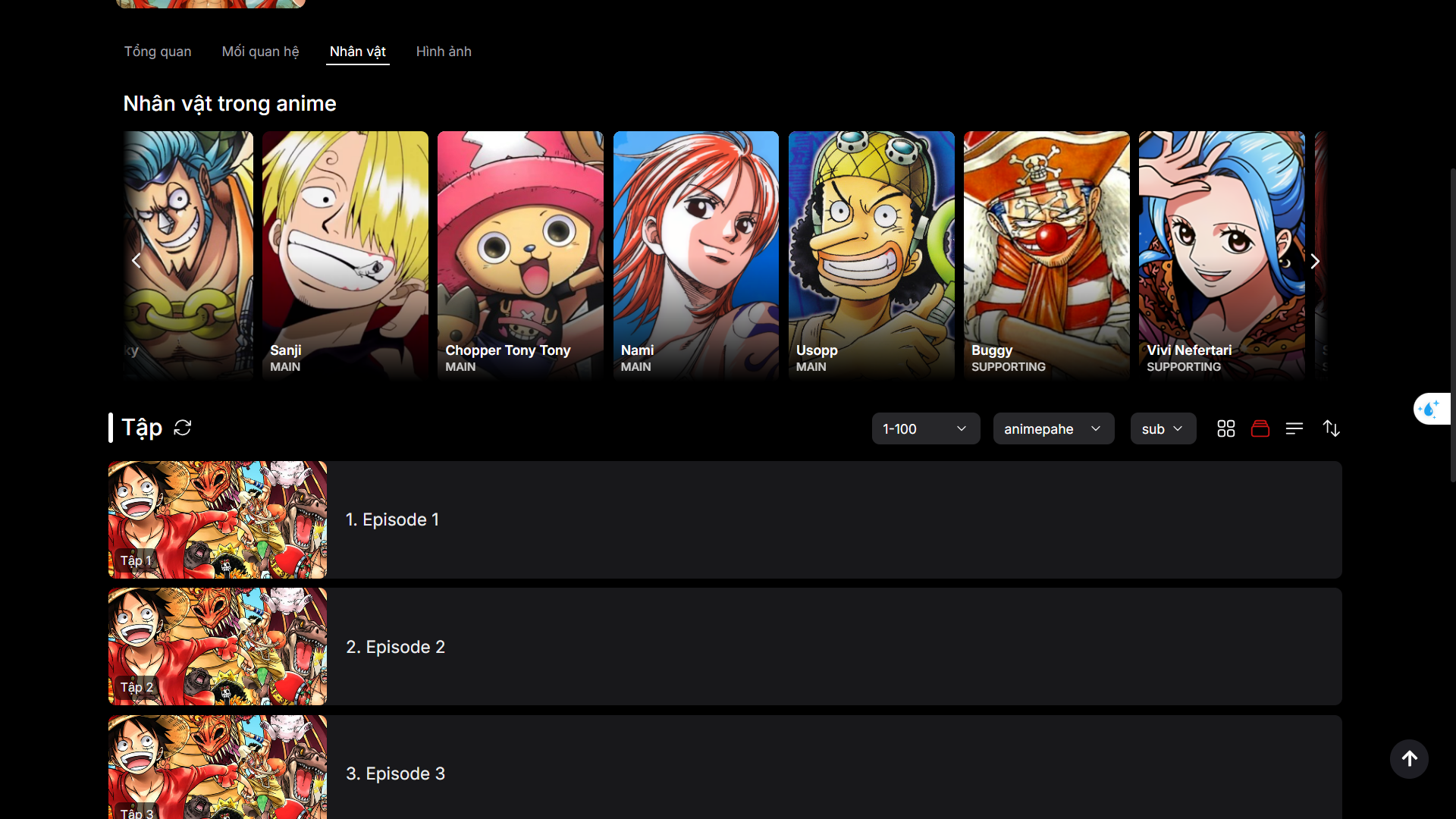Open the 1-100 episode range dropdown

tap(925, 428)
